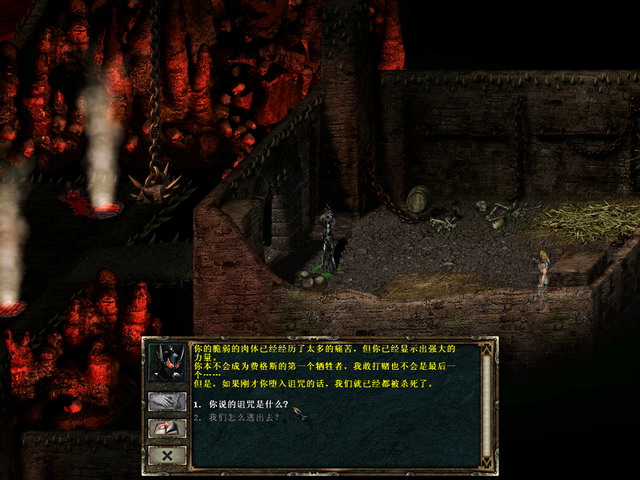Close the dialogue with the X button
The image size is (640, 480).
pyautogui.click(x=166, y=455)
